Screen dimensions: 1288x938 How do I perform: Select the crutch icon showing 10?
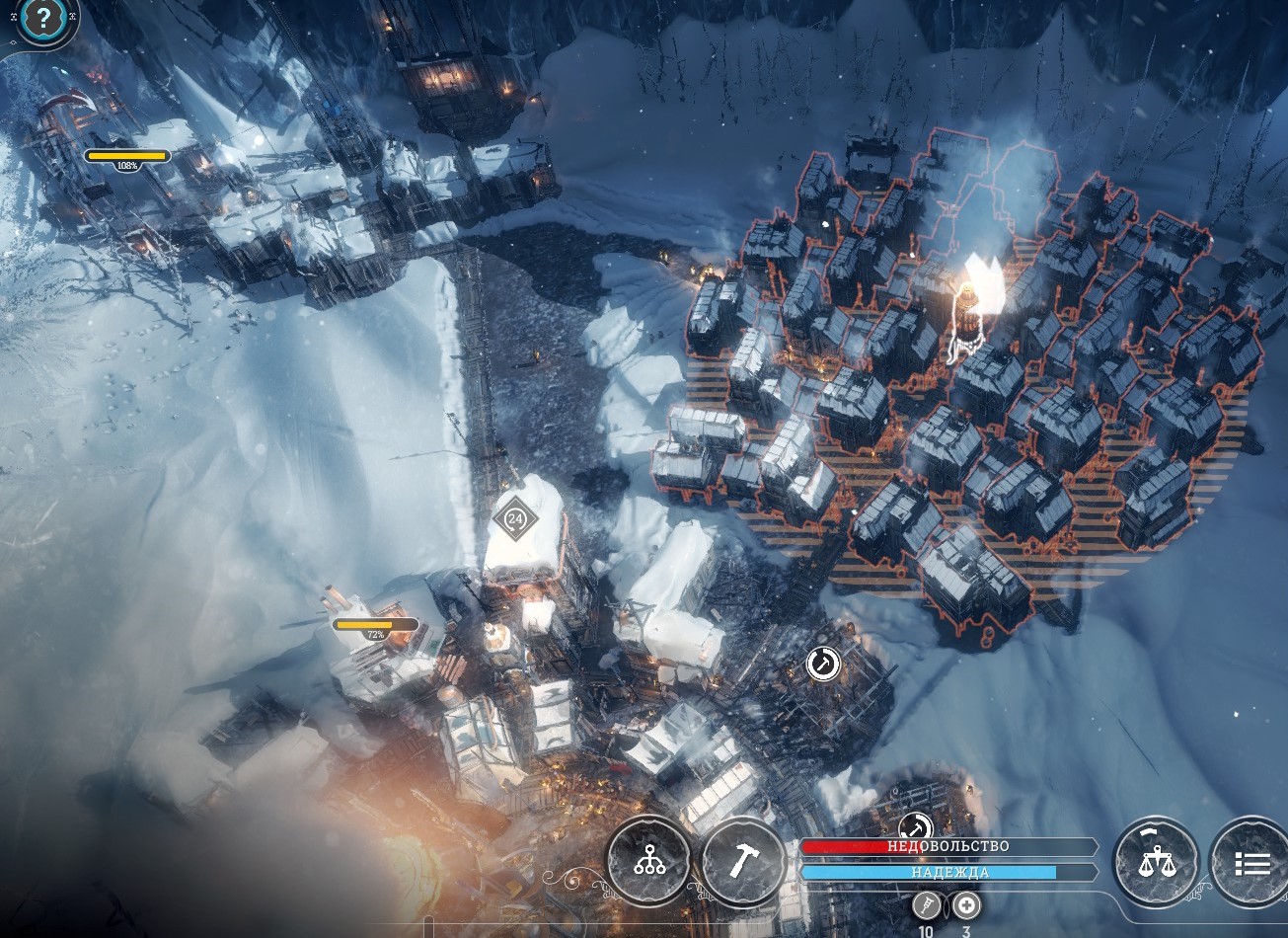(926, 905)
